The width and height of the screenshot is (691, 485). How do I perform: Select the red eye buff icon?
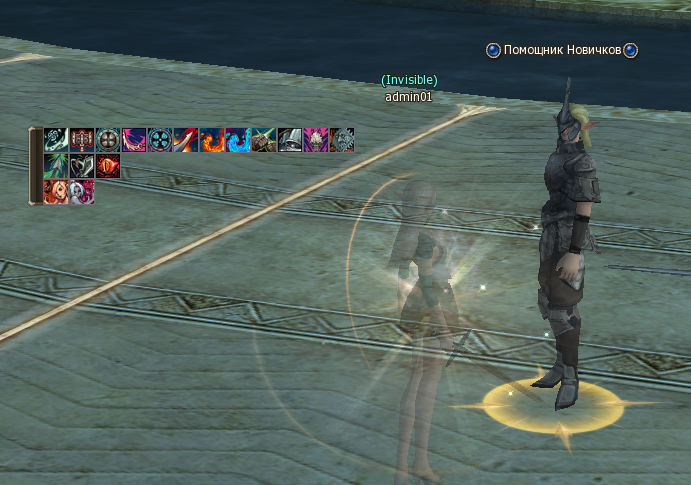point(108,166)
